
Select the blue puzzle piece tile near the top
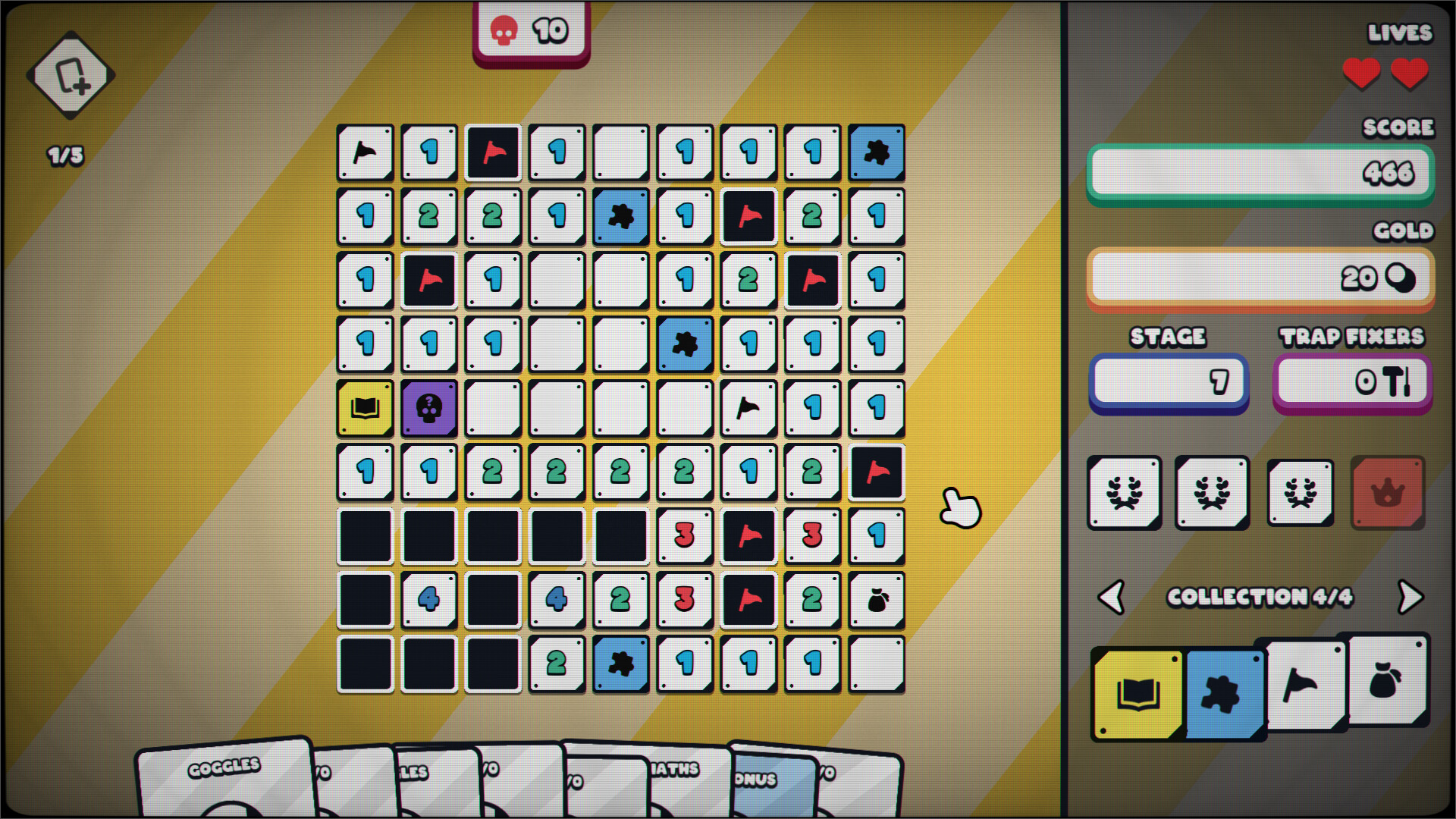coord(877,152)
